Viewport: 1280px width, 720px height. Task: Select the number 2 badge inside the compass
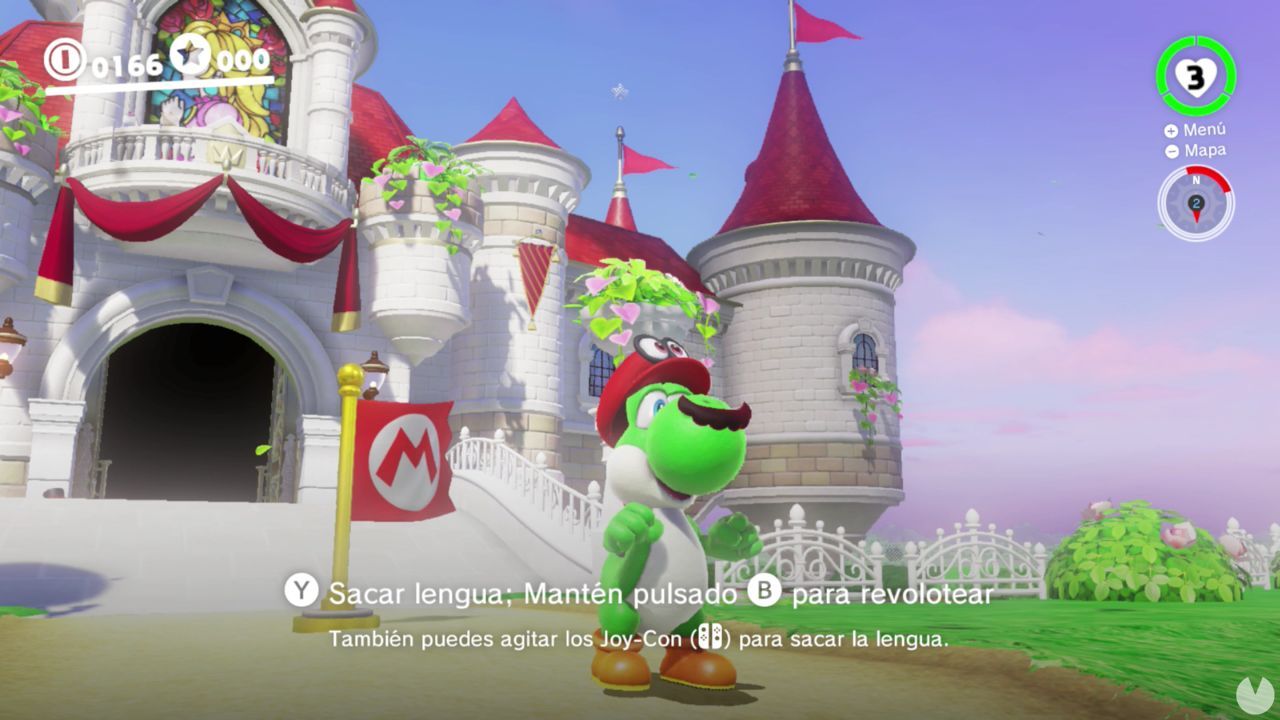(1198, 202)
